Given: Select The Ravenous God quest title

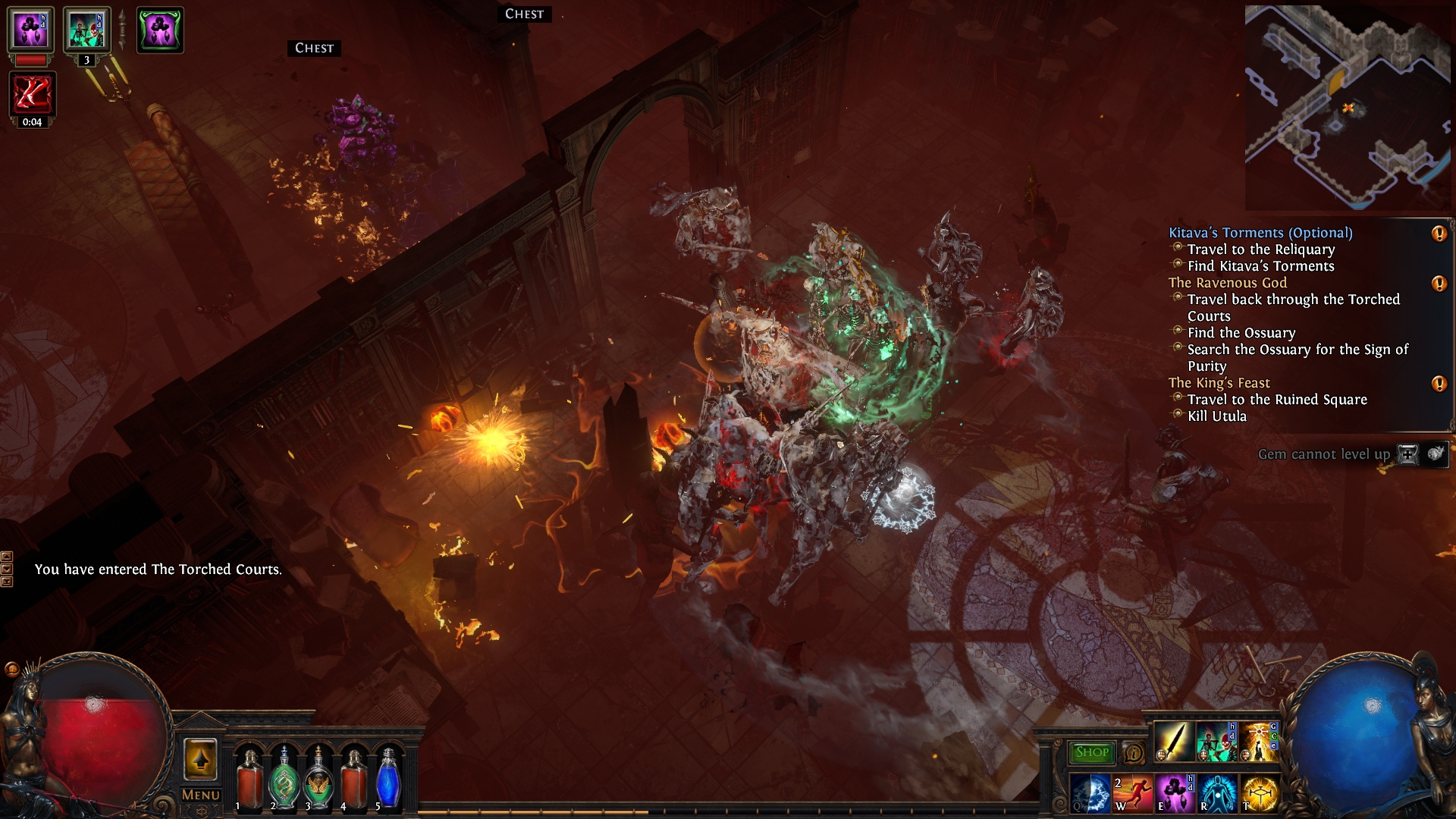Looking at the screenshot, I should point(1227,283).
